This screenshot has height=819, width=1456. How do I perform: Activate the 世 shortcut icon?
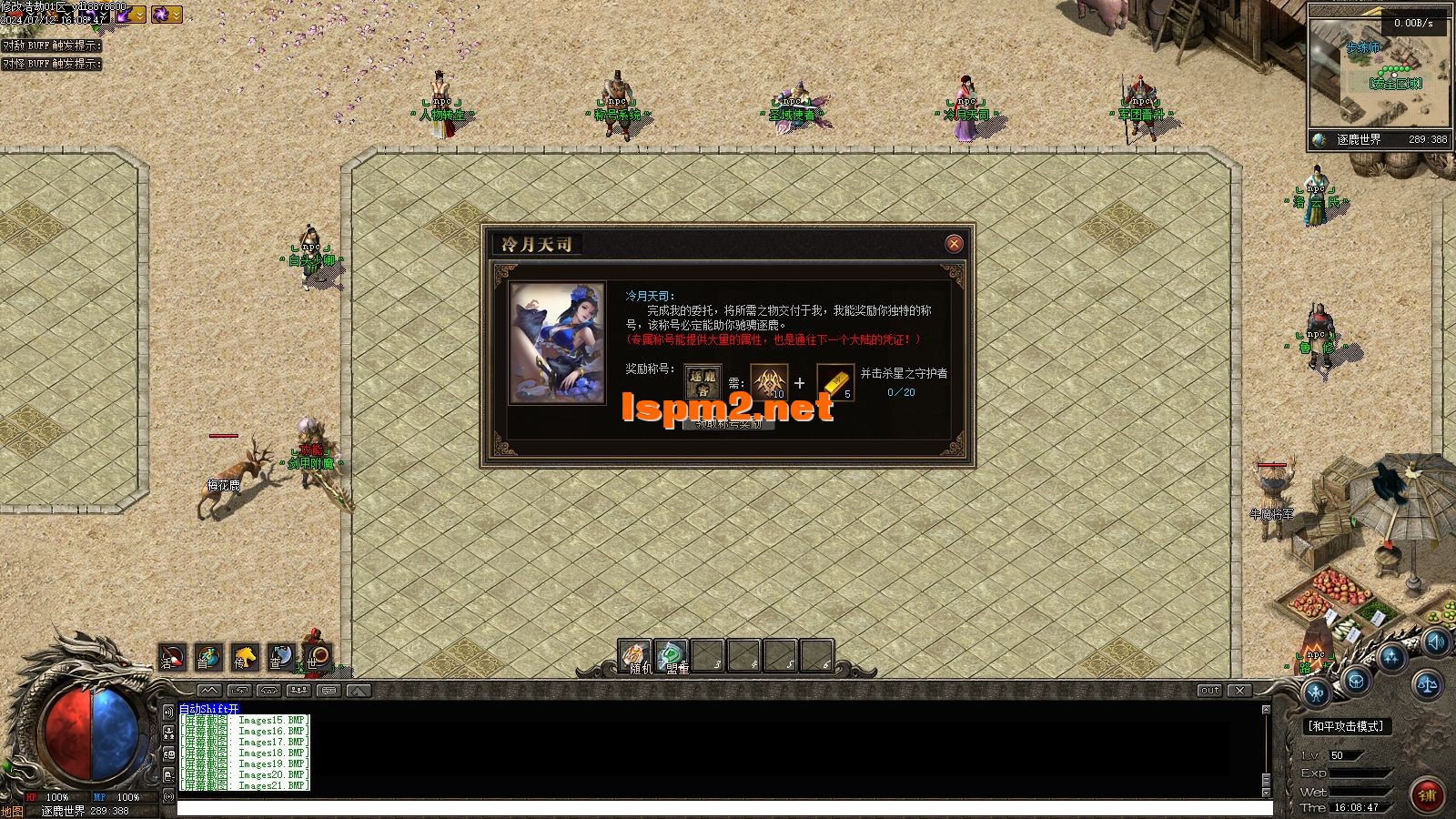(317, 657)
